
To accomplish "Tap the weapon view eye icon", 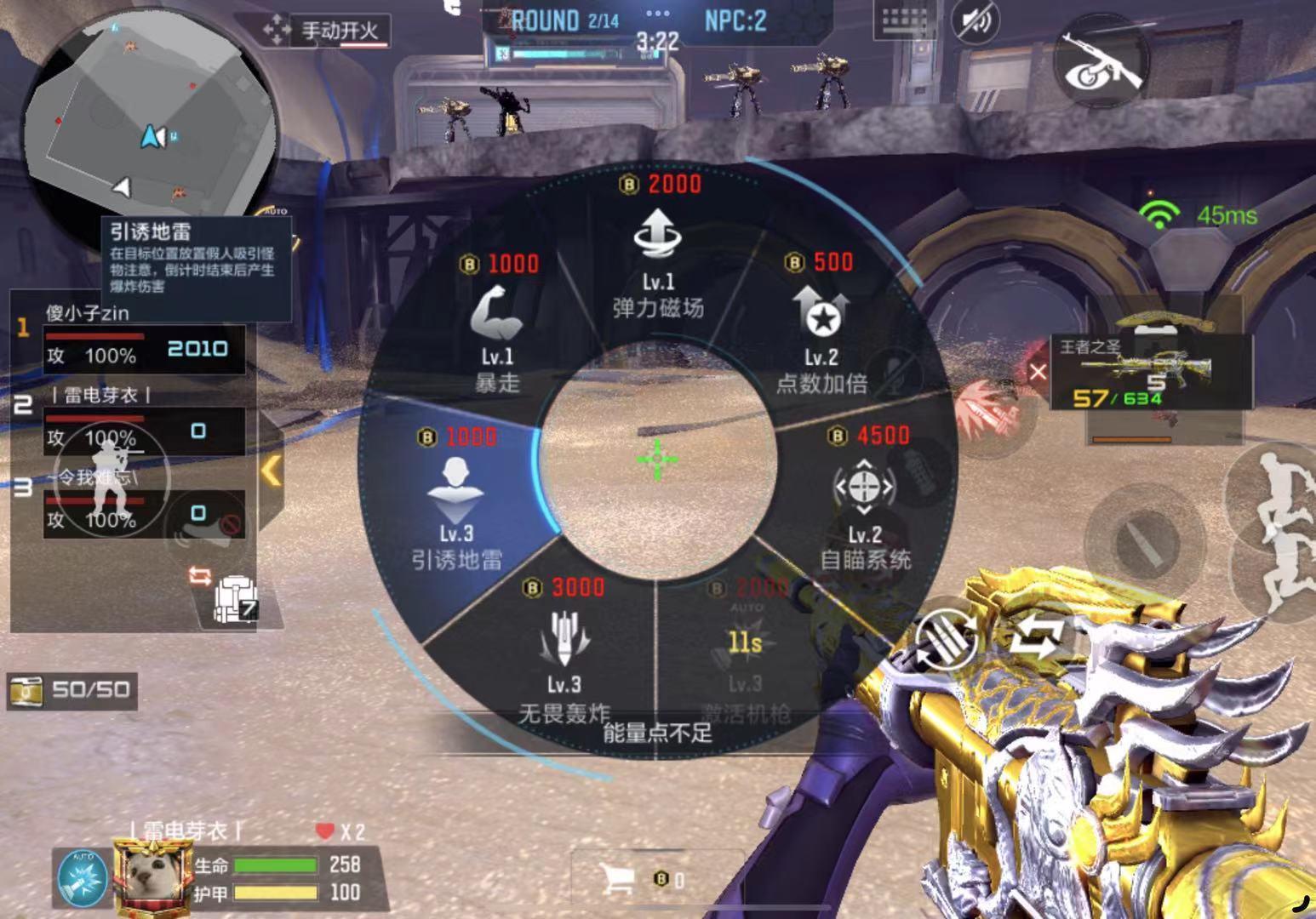I will (x=1101, y=63).
